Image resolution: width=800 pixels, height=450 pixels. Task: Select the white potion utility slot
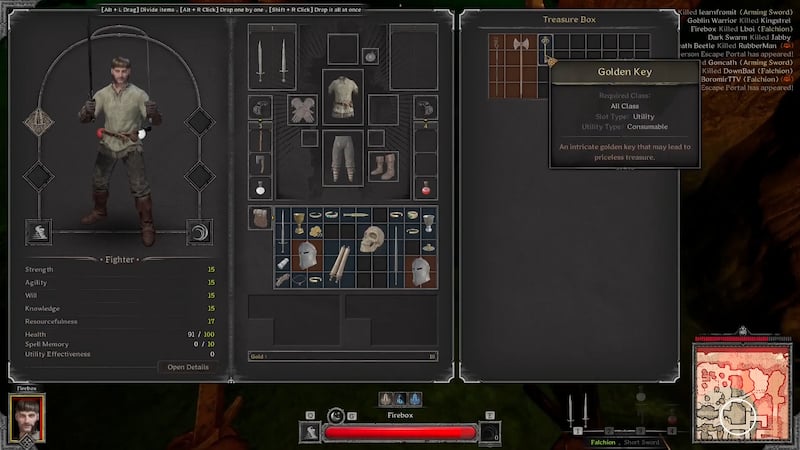point(260,187)
